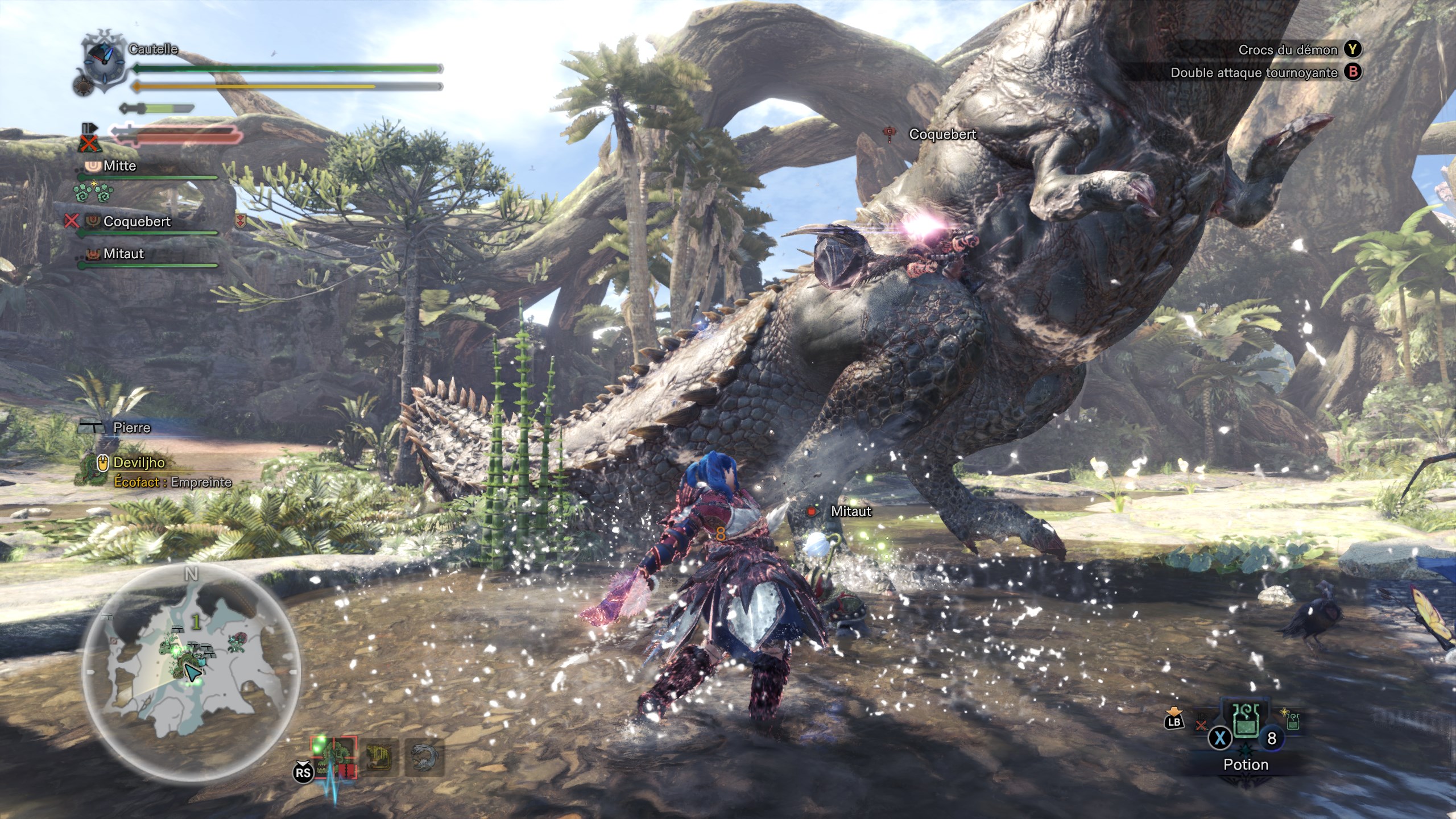Viewport: 1456px width, 819px height.
Task: Open the Deviljho tracking objective
Action: (x=139, y=463)
